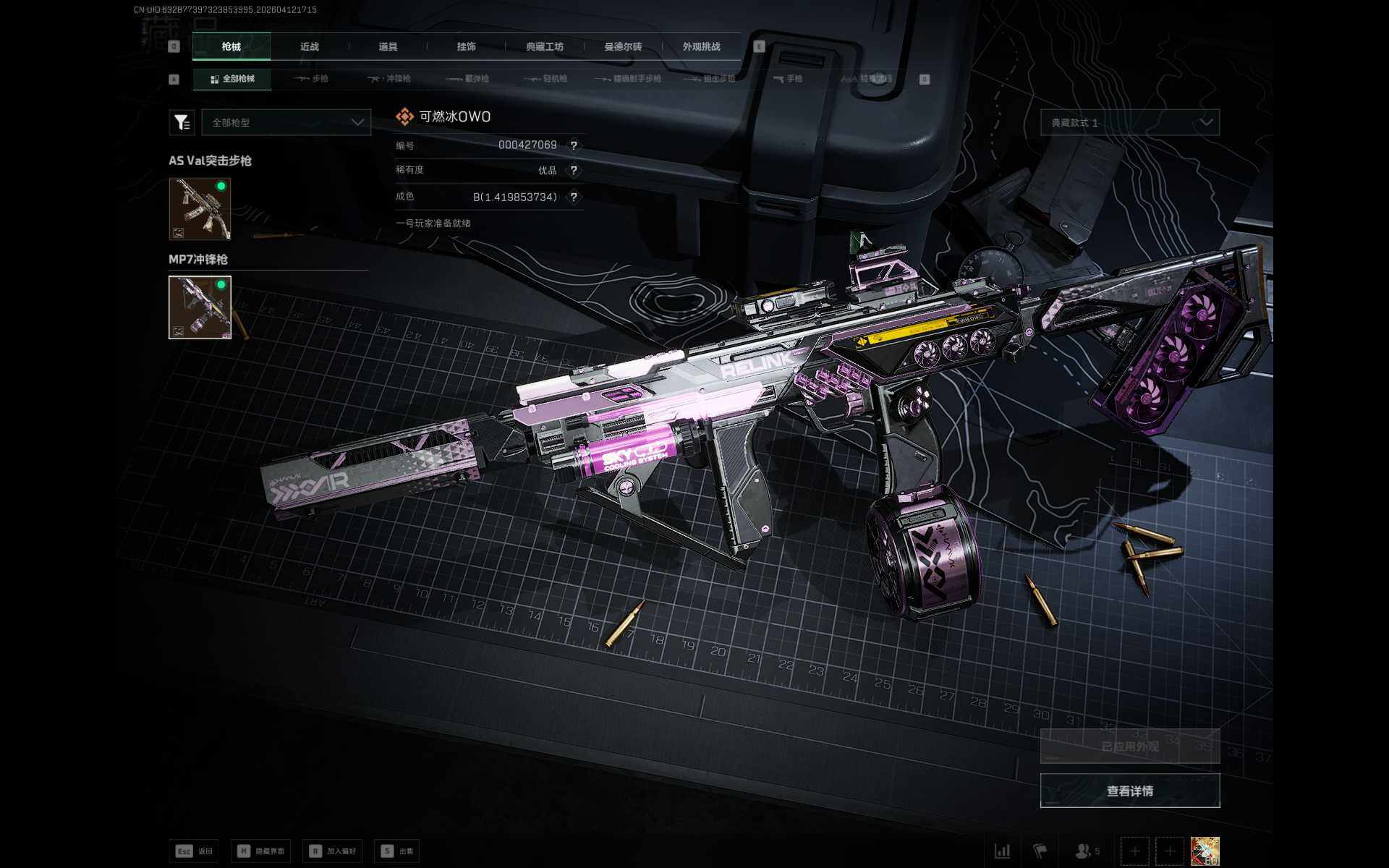Viewport: 1389px width, 868px height.
Task: Filter by 步枪 rifles
Action: pyautogui.click(x=312, y=79)
